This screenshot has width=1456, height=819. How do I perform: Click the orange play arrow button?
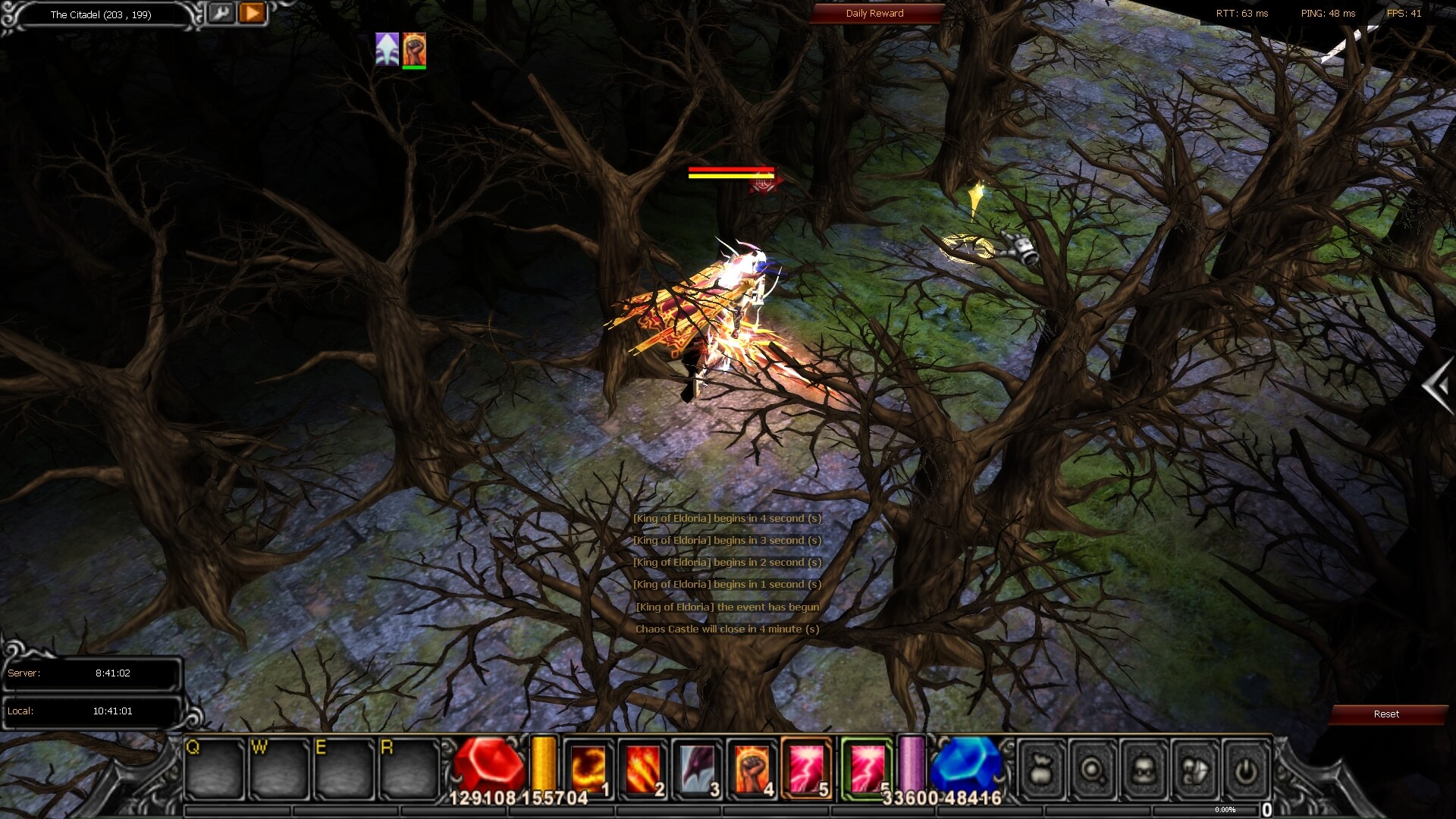tap(253, 13)
